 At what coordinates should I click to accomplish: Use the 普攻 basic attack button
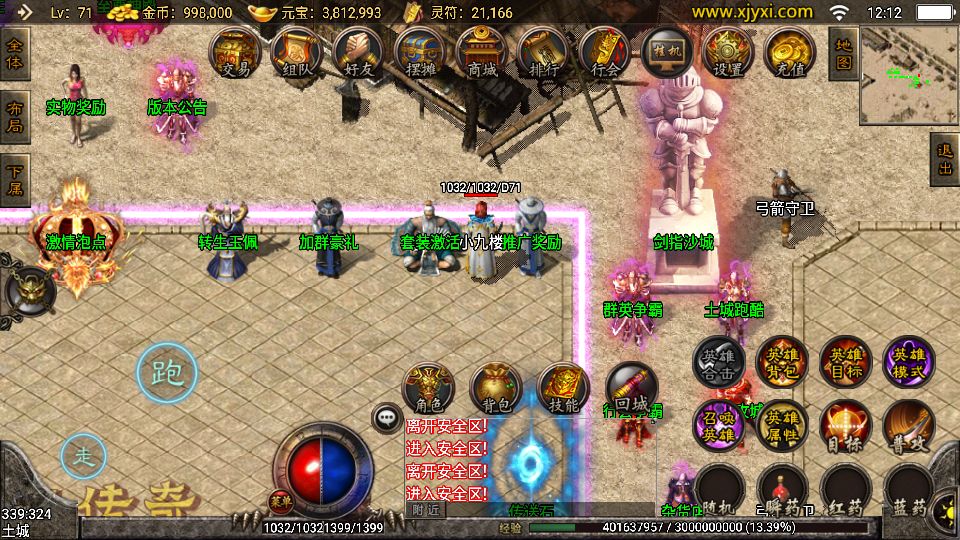(x=907, y=425)
